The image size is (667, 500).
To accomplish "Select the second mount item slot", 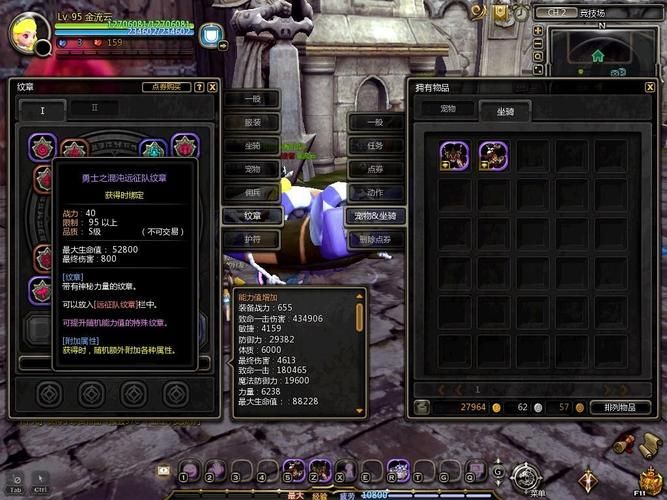I will point(492,155).
